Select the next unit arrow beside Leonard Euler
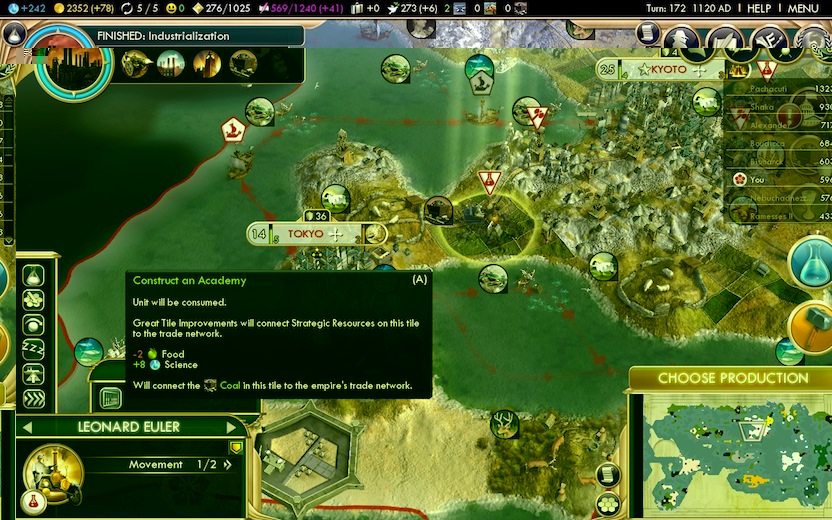 click(237, 427)
